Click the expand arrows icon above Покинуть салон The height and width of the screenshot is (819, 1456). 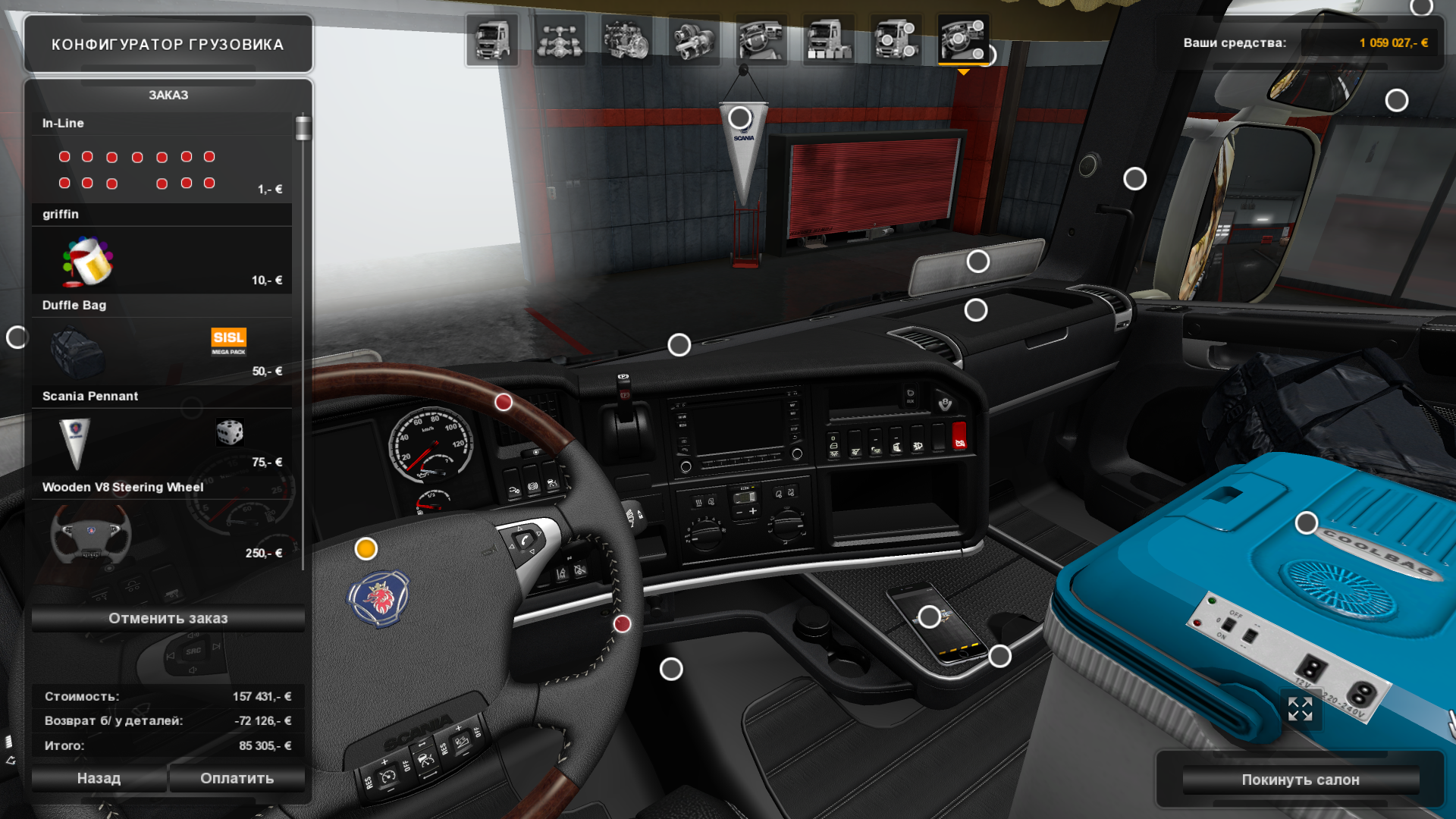tap(1300, 709)
